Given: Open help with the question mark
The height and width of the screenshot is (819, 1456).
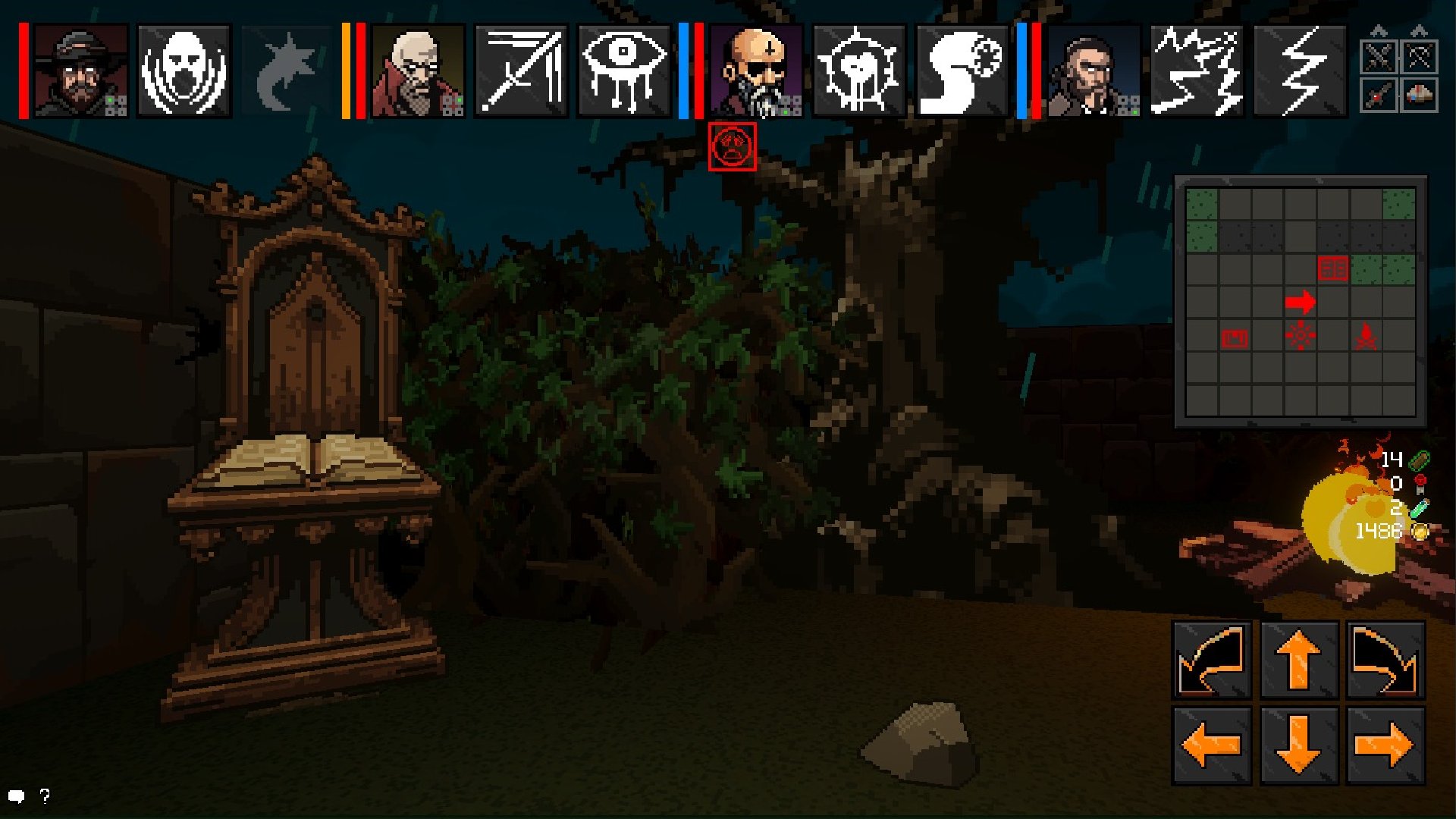Looking at the screenshot, I should pyautogui.click(x=45, y=795).
